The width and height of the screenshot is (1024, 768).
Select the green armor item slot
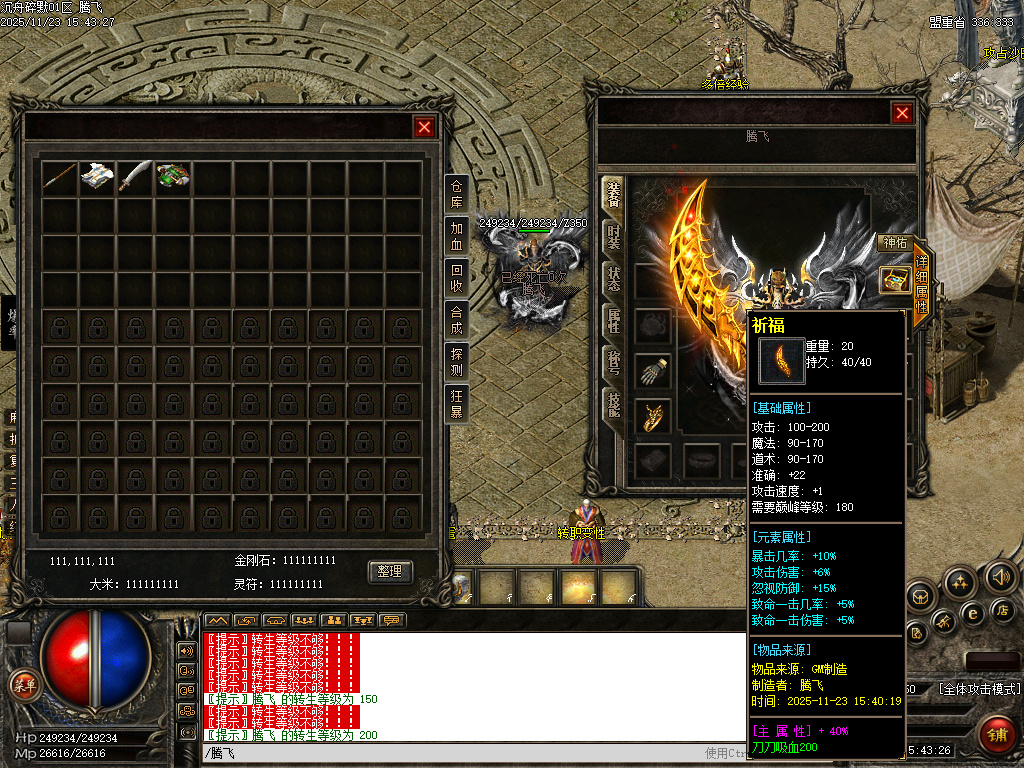pos(173,178)
